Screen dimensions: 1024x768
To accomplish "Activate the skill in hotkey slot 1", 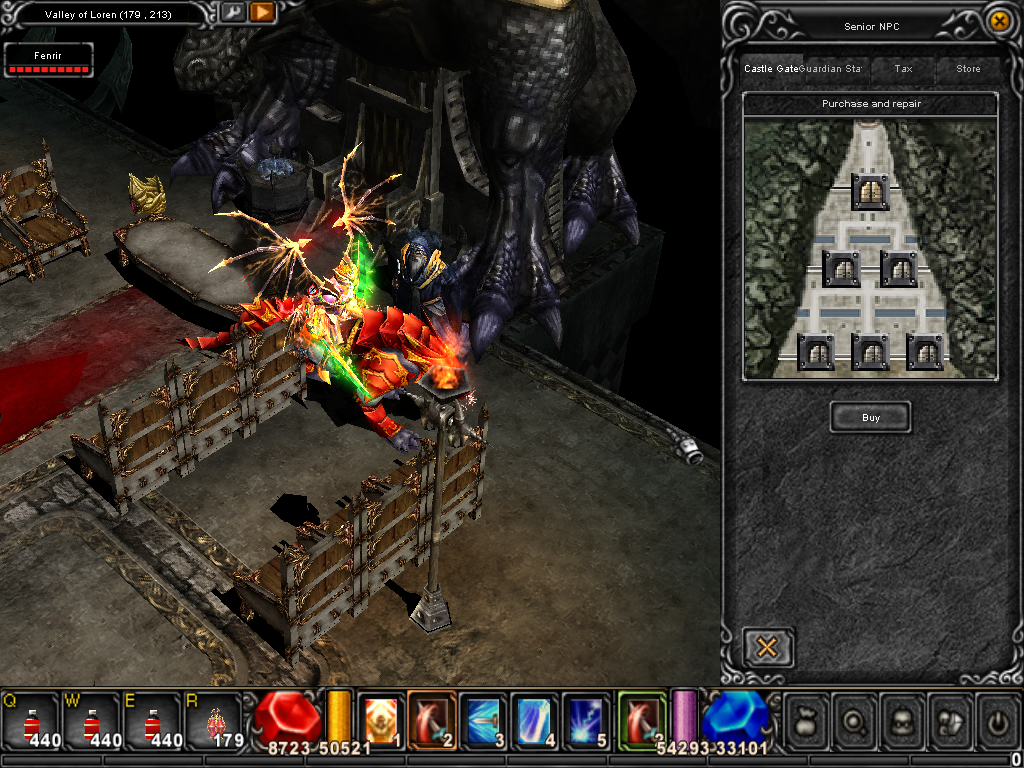I will point(380,719).
